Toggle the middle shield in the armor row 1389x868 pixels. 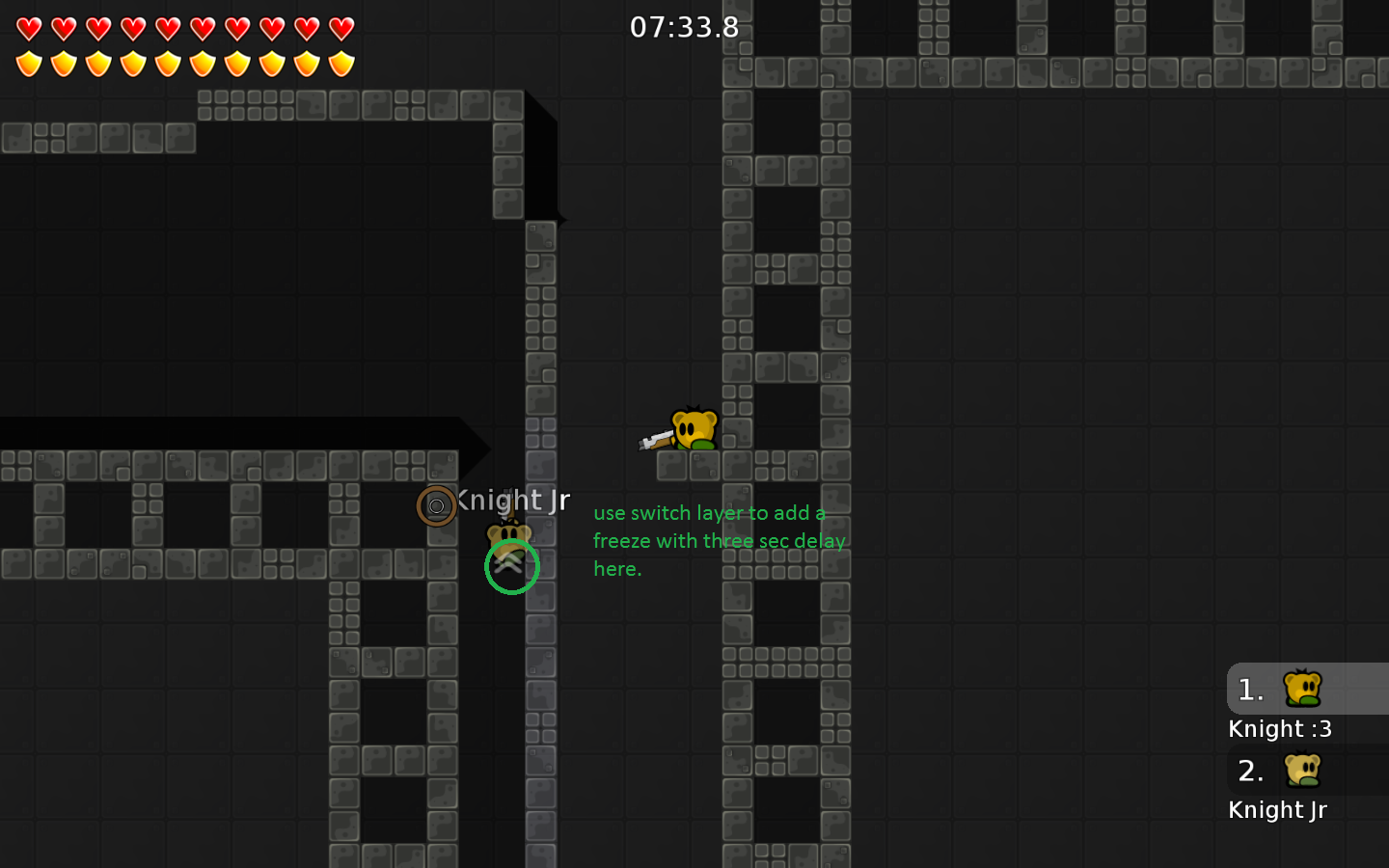pos(169,65)
